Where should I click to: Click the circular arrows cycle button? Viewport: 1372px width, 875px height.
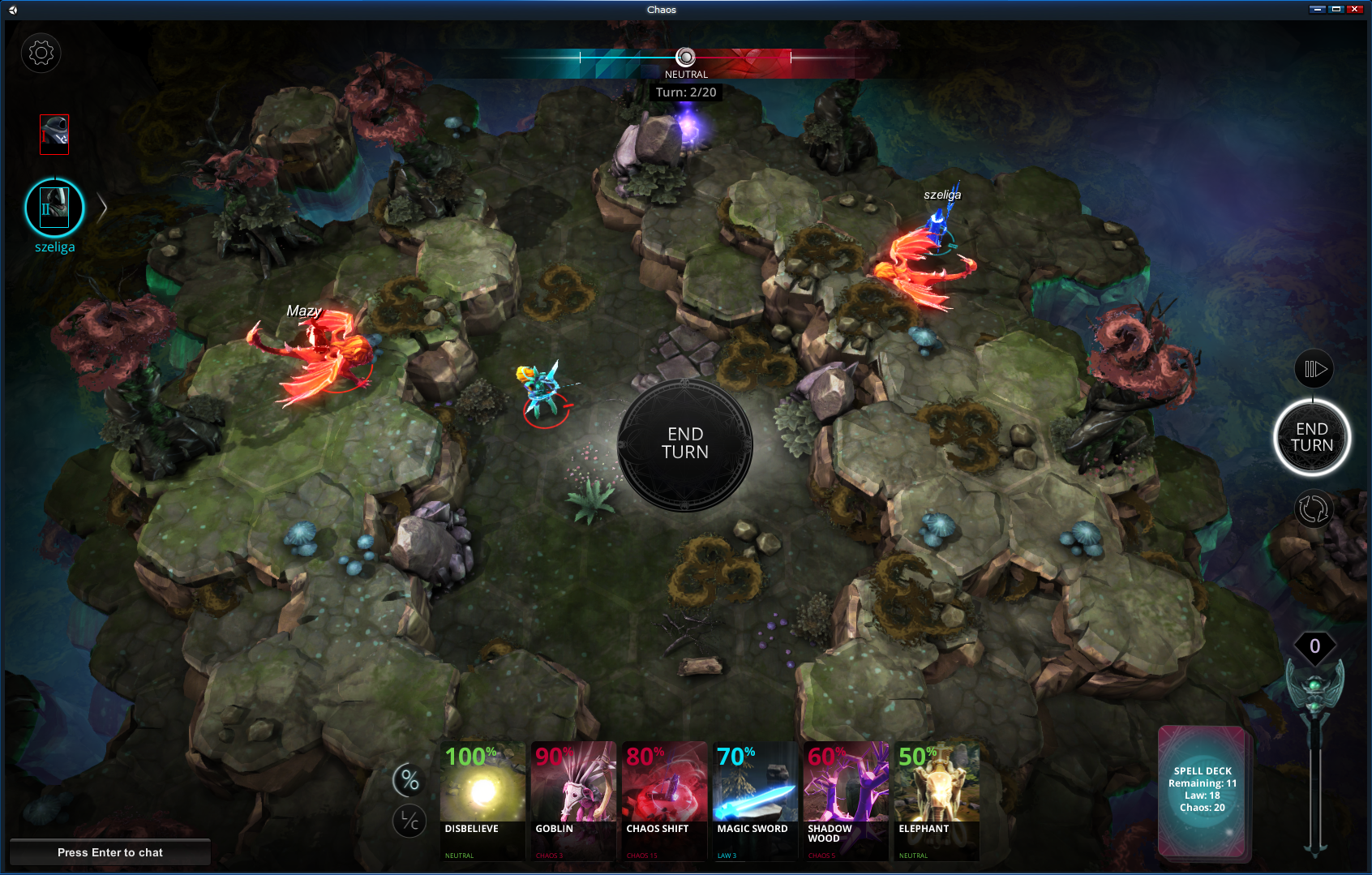[1314, 509]
